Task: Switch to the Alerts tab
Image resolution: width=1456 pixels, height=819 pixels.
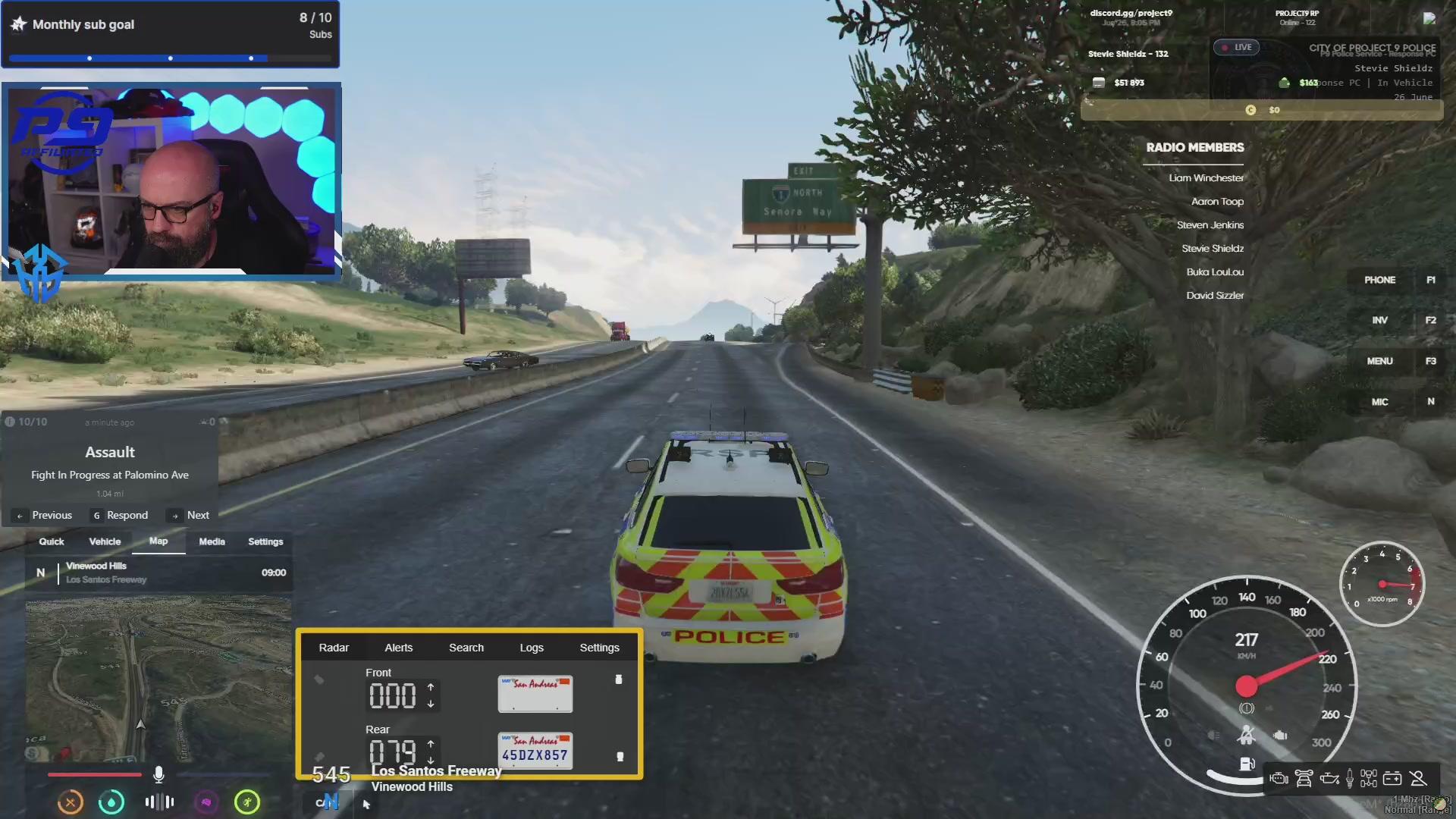Action: (398, 648)
